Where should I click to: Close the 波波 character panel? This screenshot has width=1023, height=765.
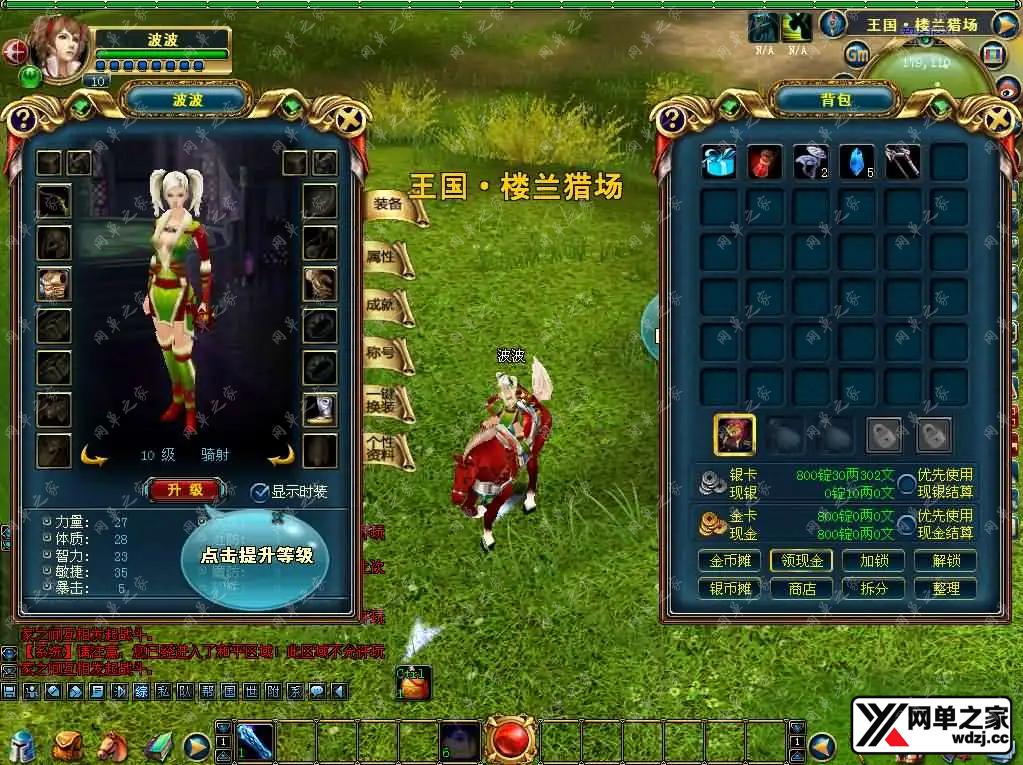pyautogui.click(x=350, y=121)
